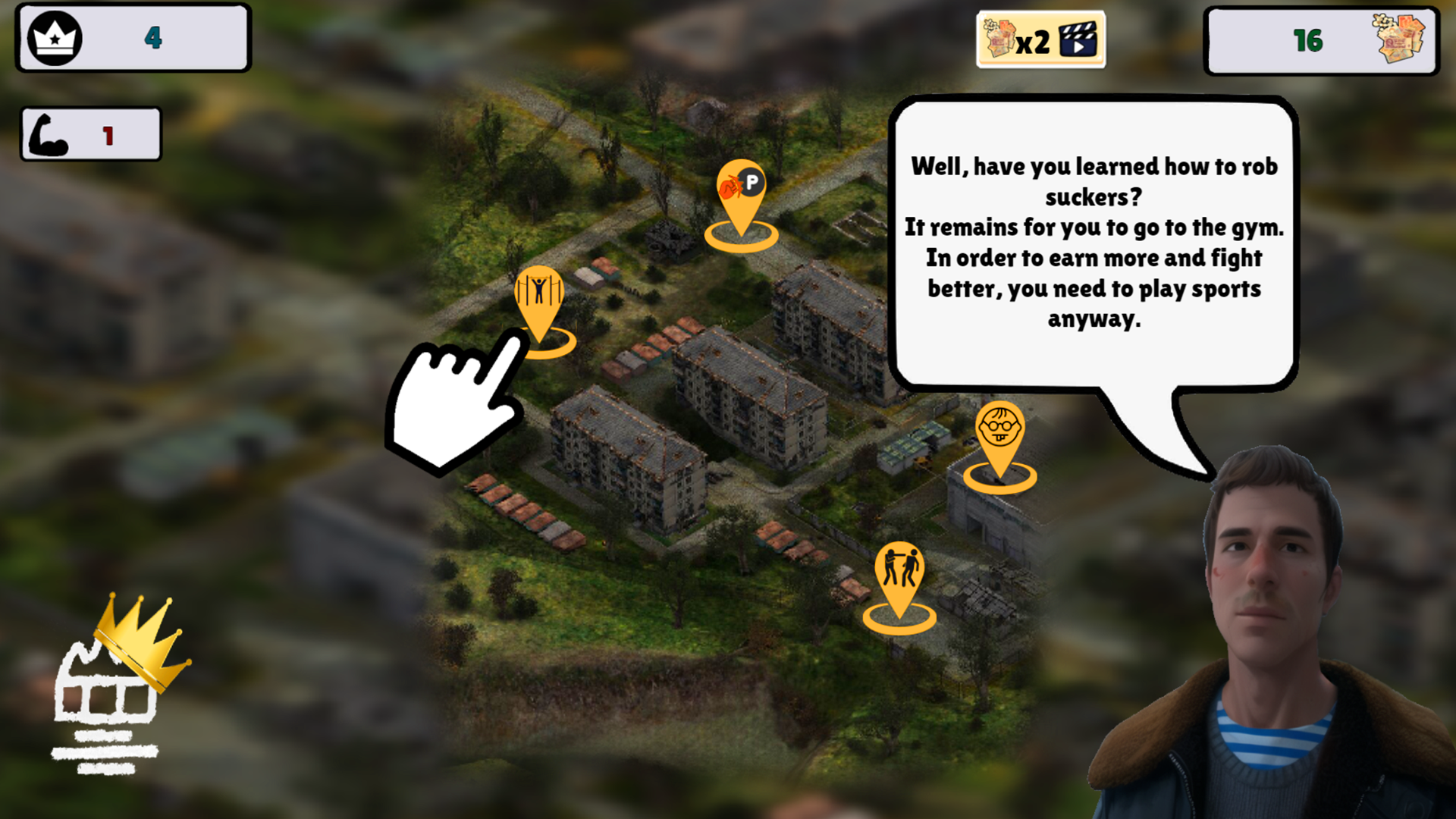
Task: Click the fire emblem on the parking pin
Action: tap(730, 187)
